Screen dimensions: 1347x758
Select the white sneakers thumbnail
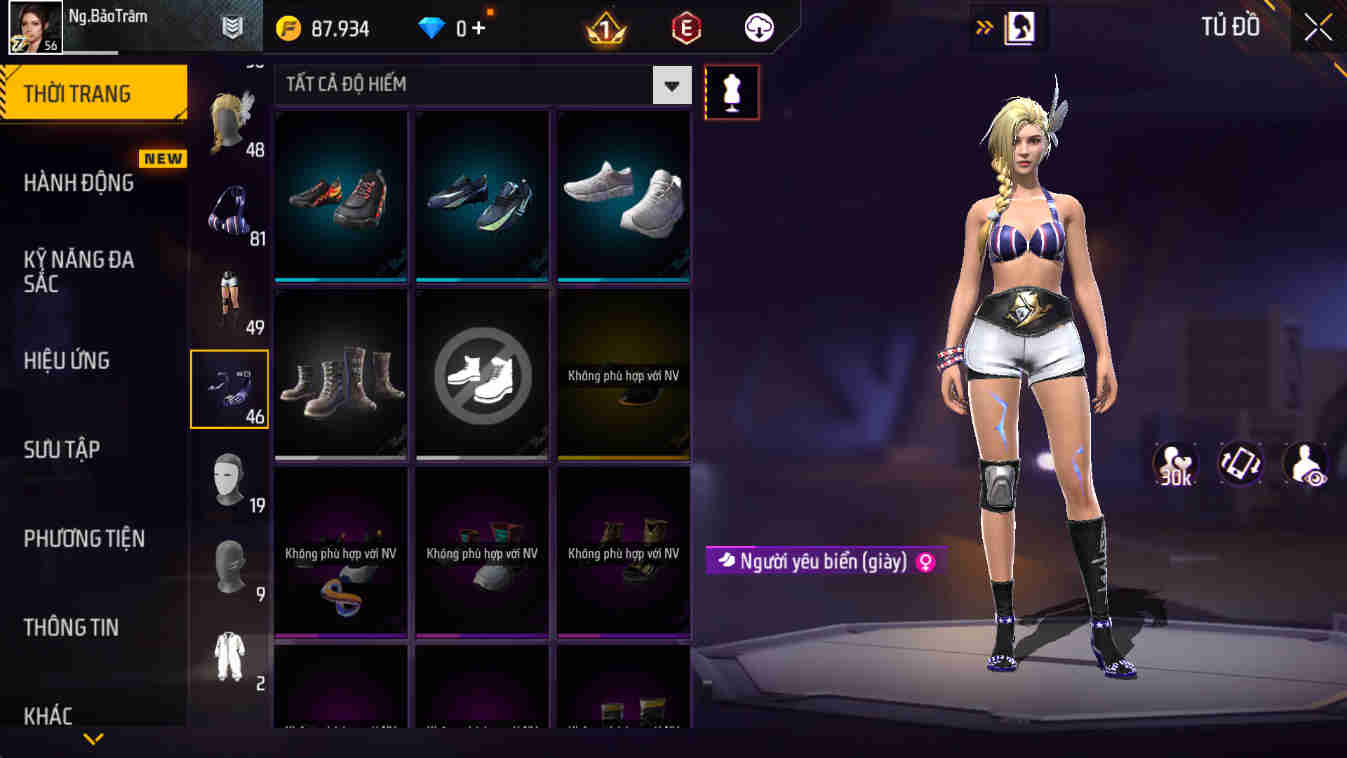tap(622, 193)
